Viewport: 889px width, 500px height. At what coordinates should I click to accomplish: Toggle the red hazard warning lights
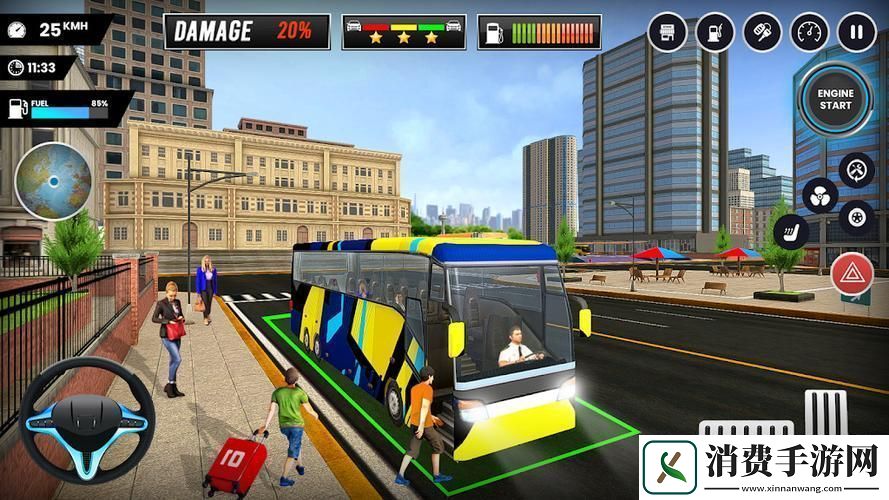click(852, 274)
